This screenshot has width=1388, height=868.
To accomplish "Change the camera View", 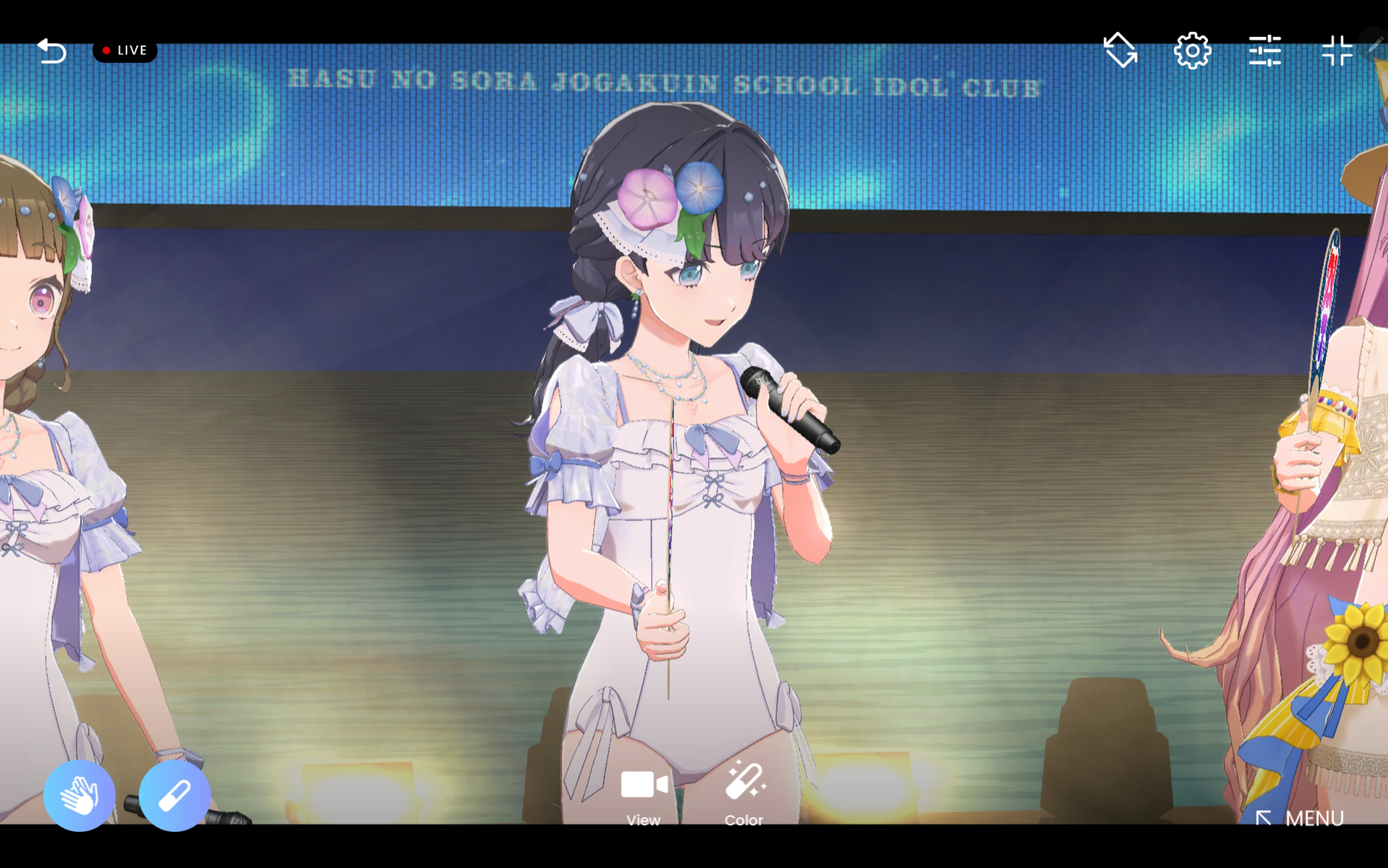I will pyautogui.click(x=644, y=794).
